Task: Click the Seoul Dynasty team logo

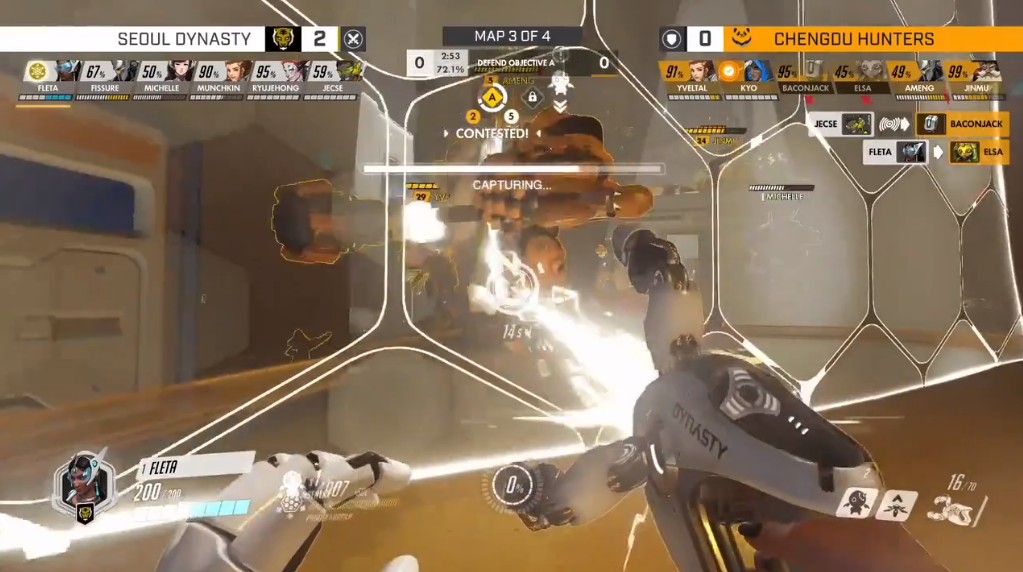Action: pyautogui.click(x=283, y=39)
